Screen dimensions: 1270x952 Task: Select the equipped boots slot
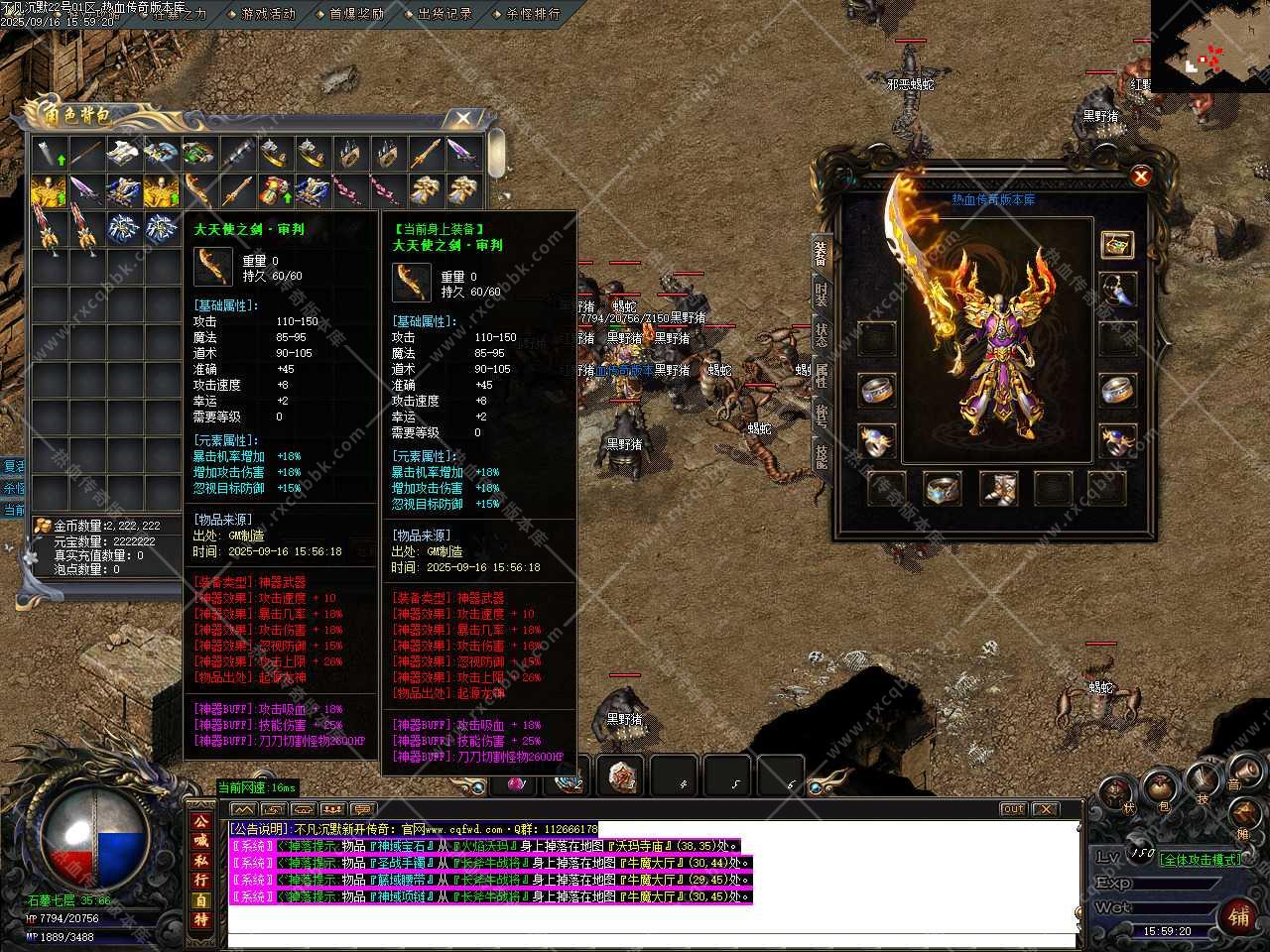coord(998,488)
